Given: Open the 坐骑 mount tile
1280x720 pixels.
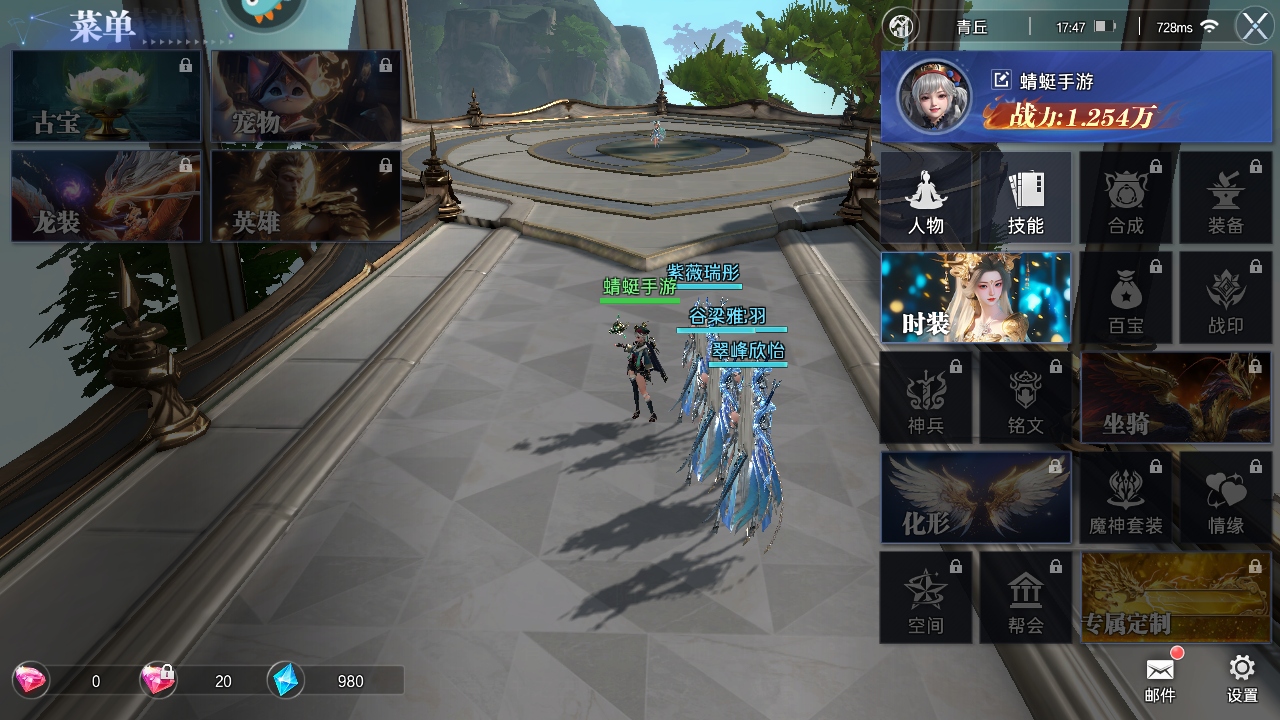Looking at the screenshot, I should tap(1176, 398).
